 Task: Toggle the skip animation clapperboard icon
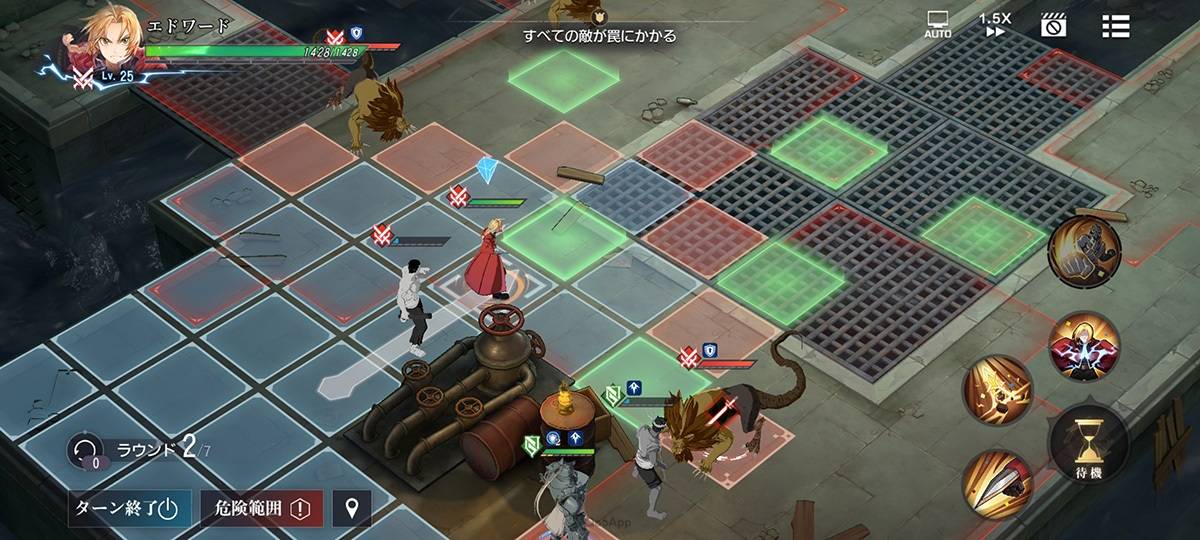[1052, 25]
